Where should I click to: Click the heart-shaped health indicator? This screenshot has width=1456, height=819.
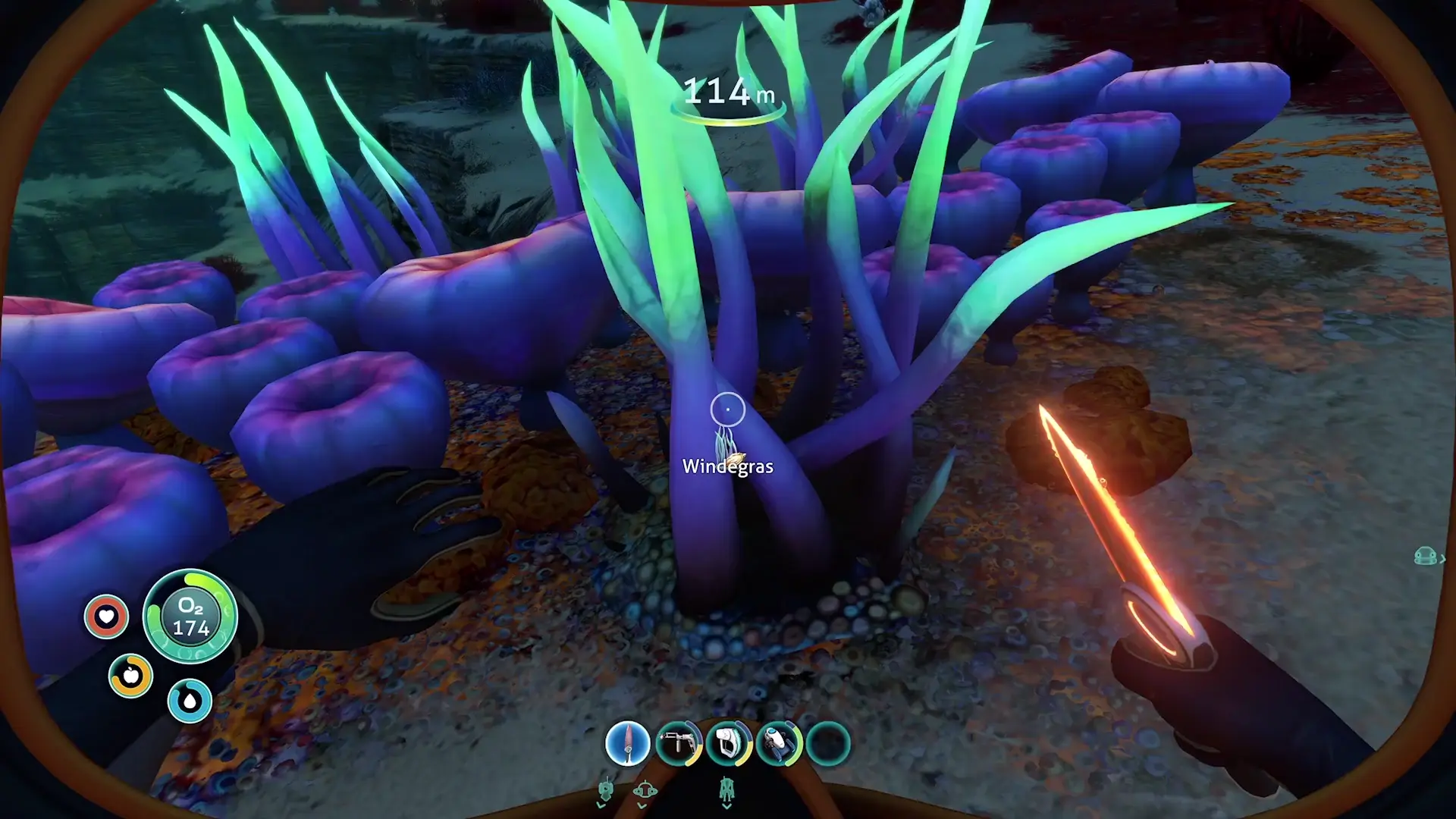pos(106,617)
